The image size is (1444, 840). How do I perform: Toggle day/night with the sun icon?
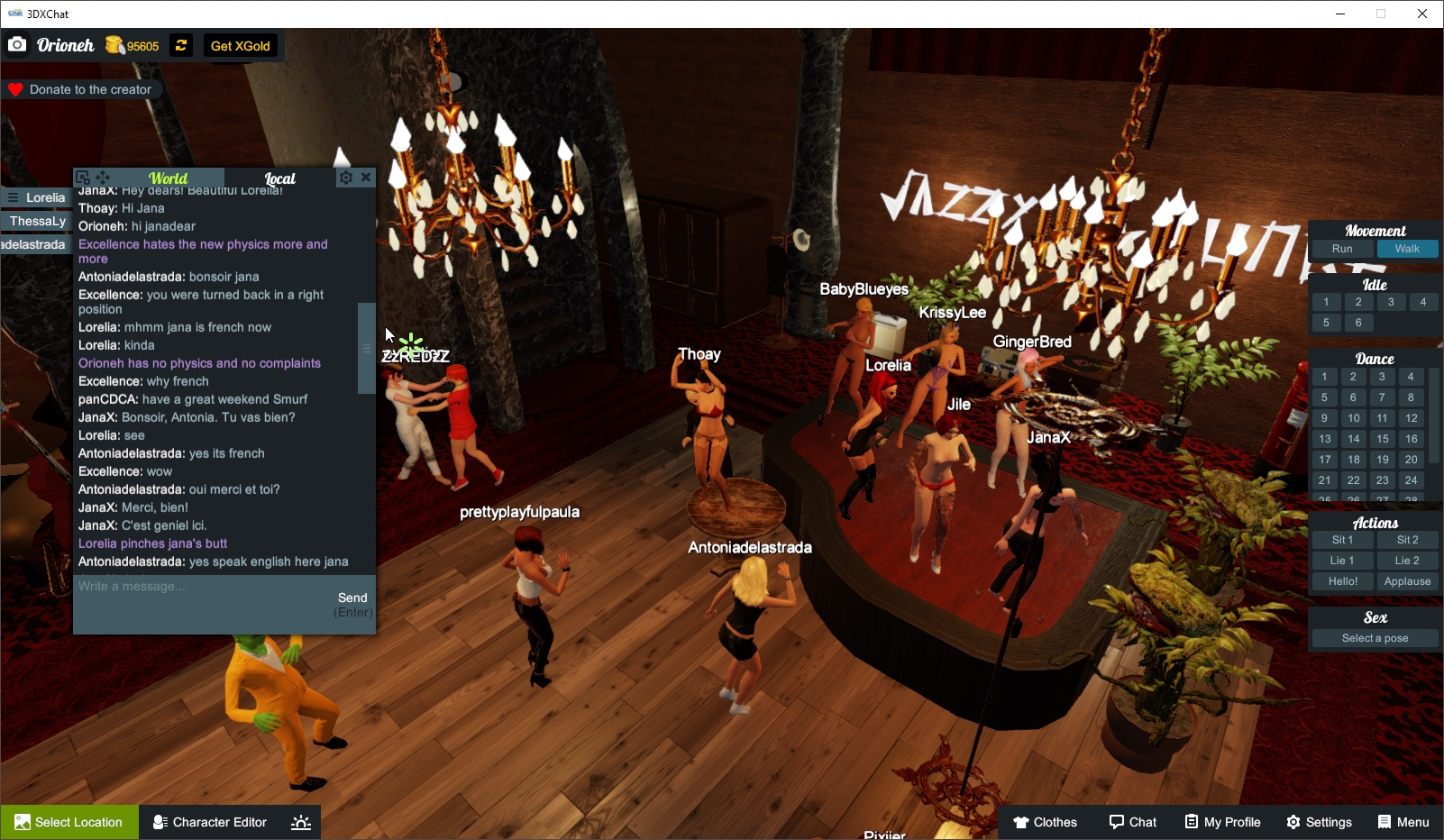(x=299, y=822)
